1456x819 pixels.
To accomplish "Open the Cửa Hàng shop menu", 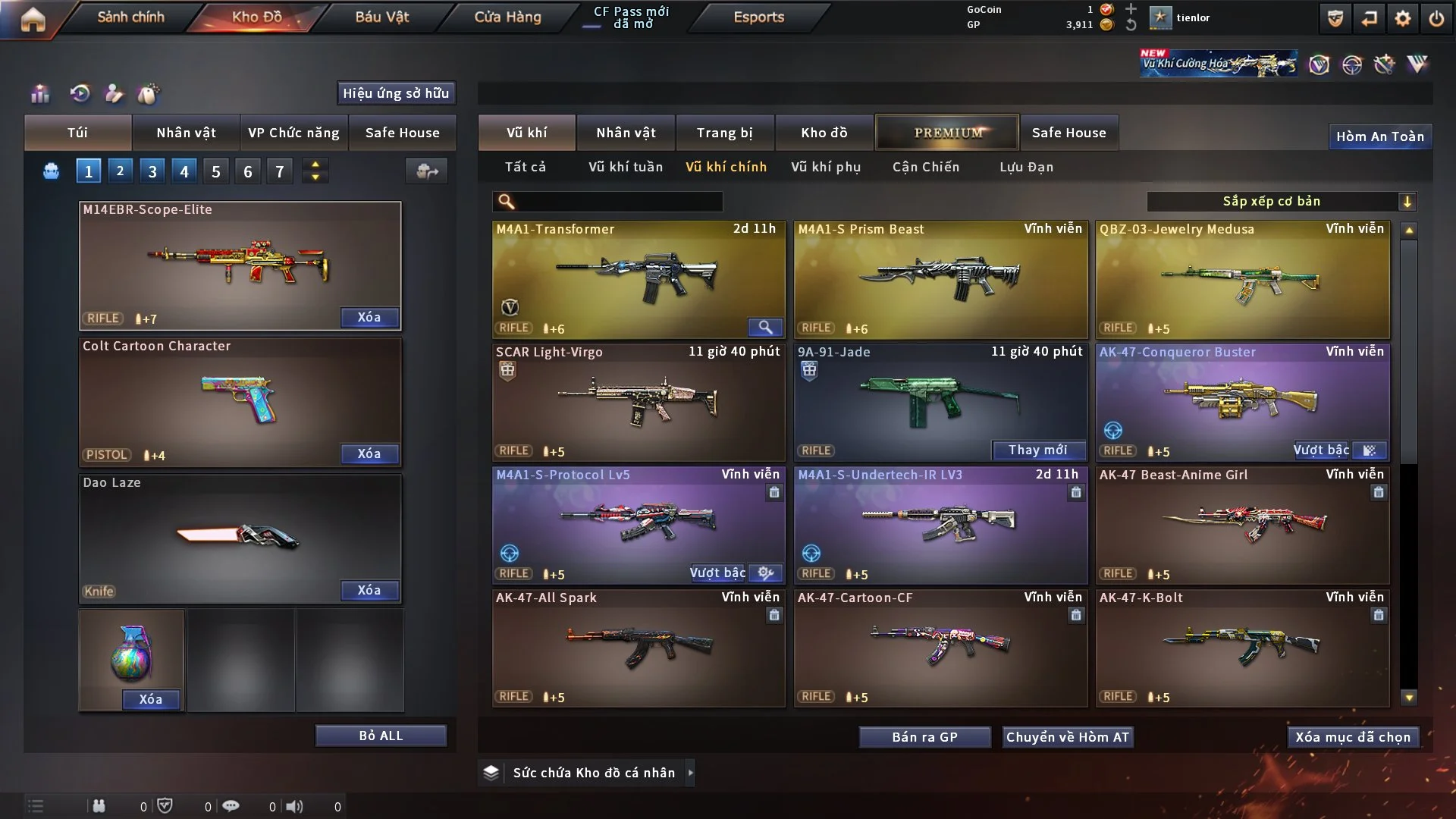I will (507, 17).
